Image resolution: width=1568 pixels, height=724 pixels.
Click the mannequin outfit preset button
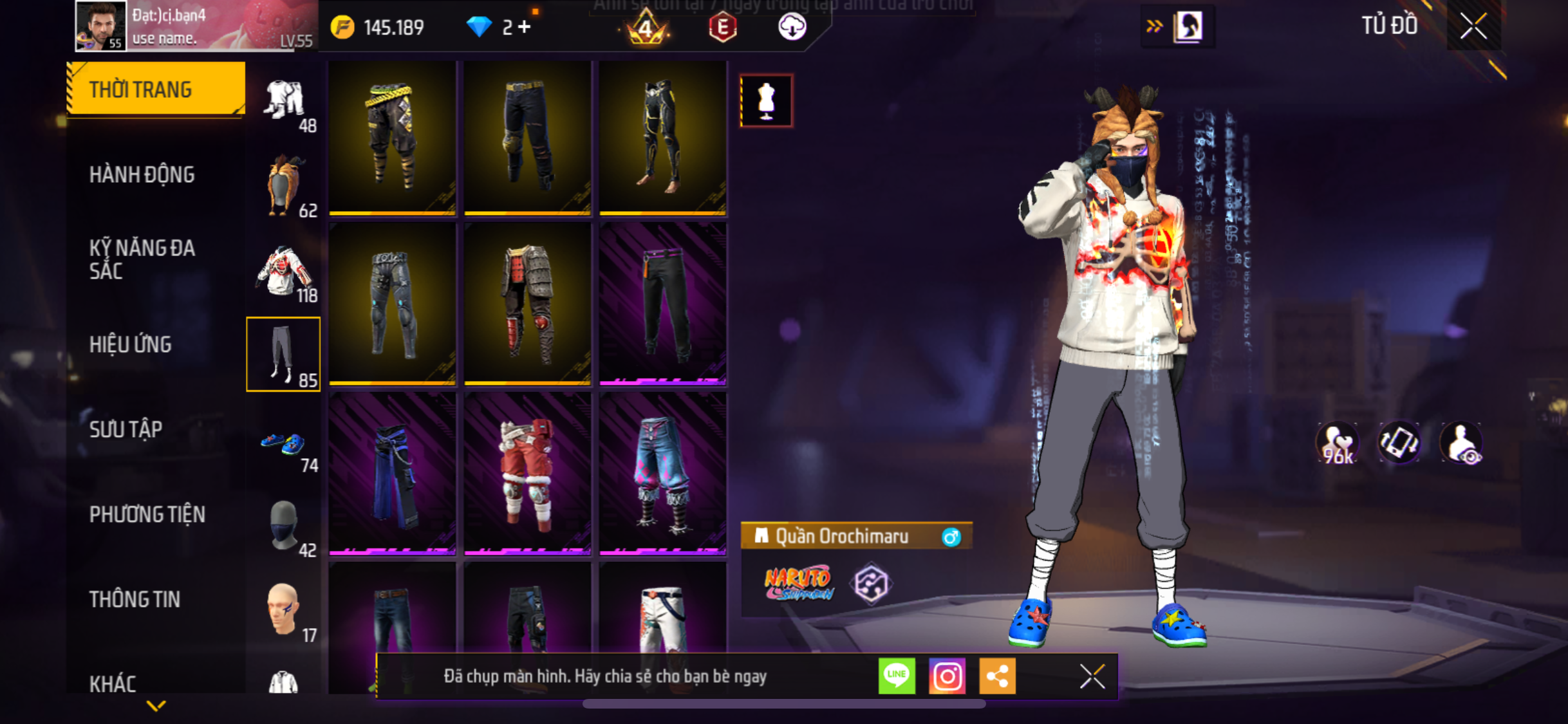(766, 101)
